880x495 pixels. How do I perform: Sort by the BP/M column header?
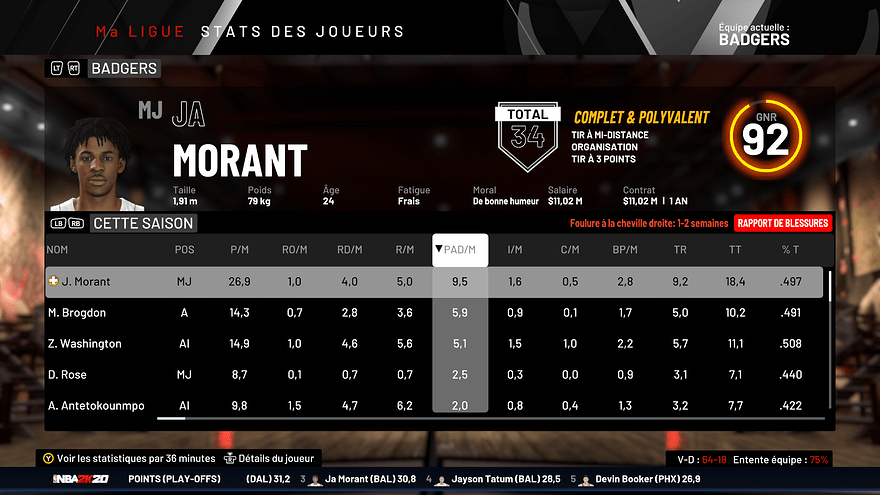624,249
